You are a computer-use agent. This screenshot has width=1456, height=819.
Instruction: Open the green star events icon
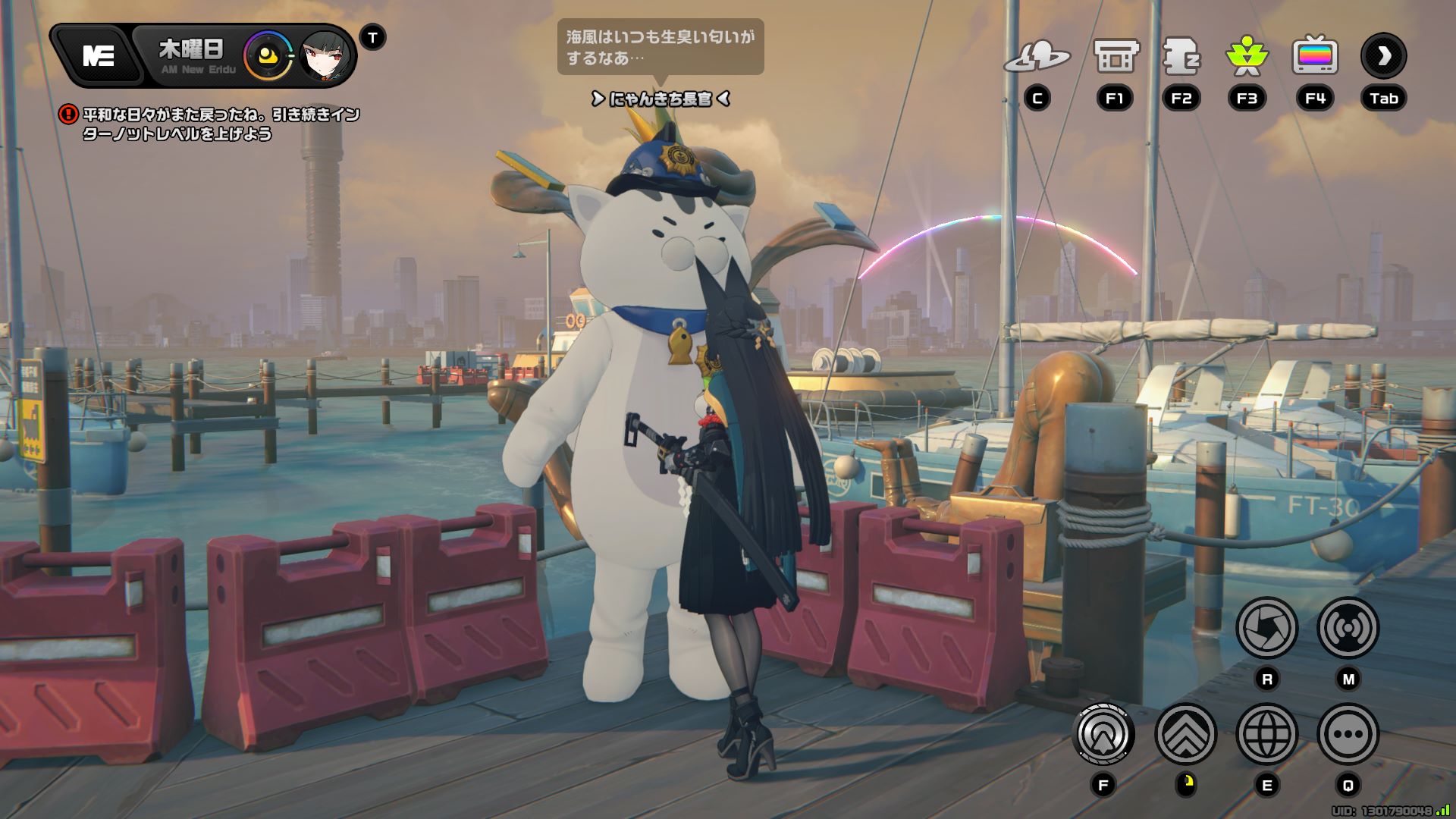tap(1247, 57)
